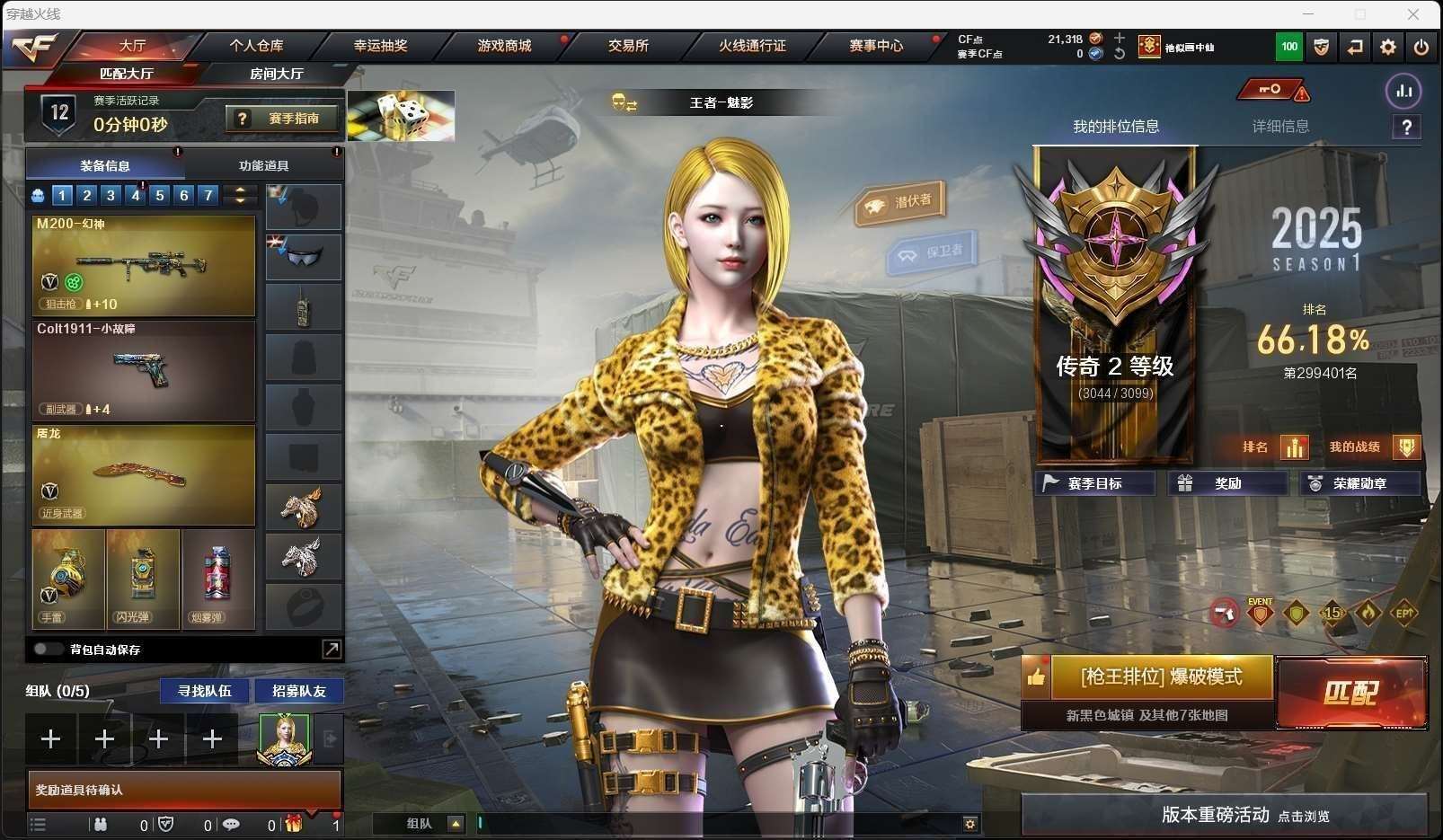
Task: Select the M200-幻神 sniper rifle slot
Action: point(144,266)
